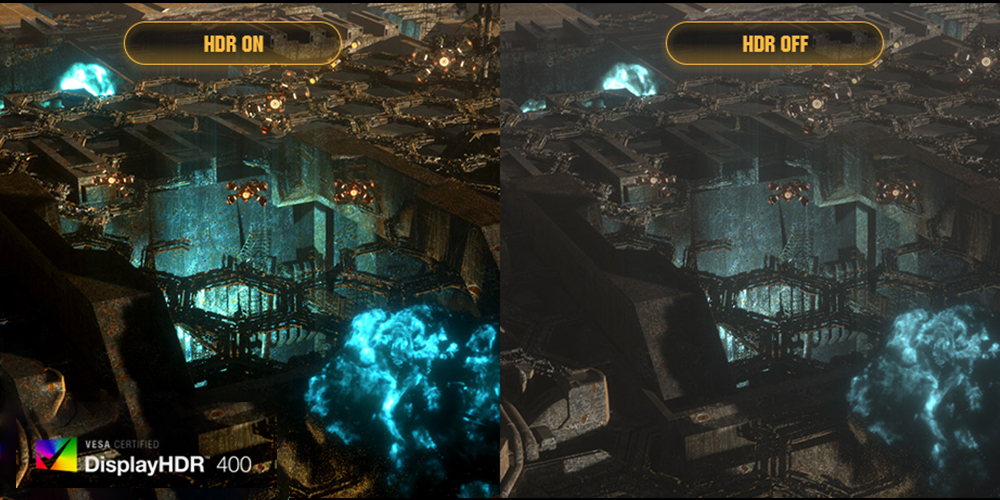
Task: Select the HDR ON label
Action: (233, 44)
